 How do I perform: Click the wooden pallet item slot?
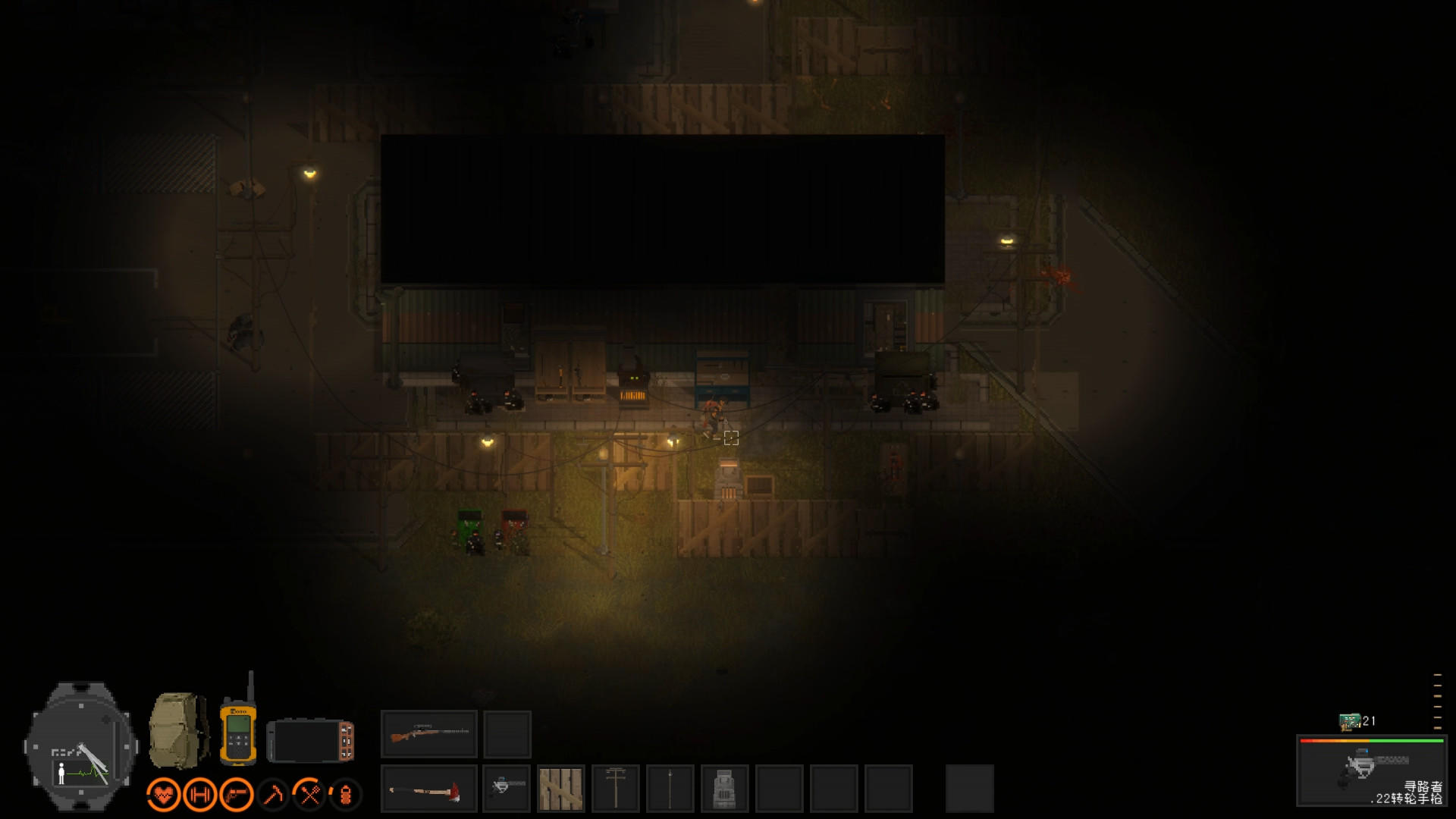click(x=560, y=789)
